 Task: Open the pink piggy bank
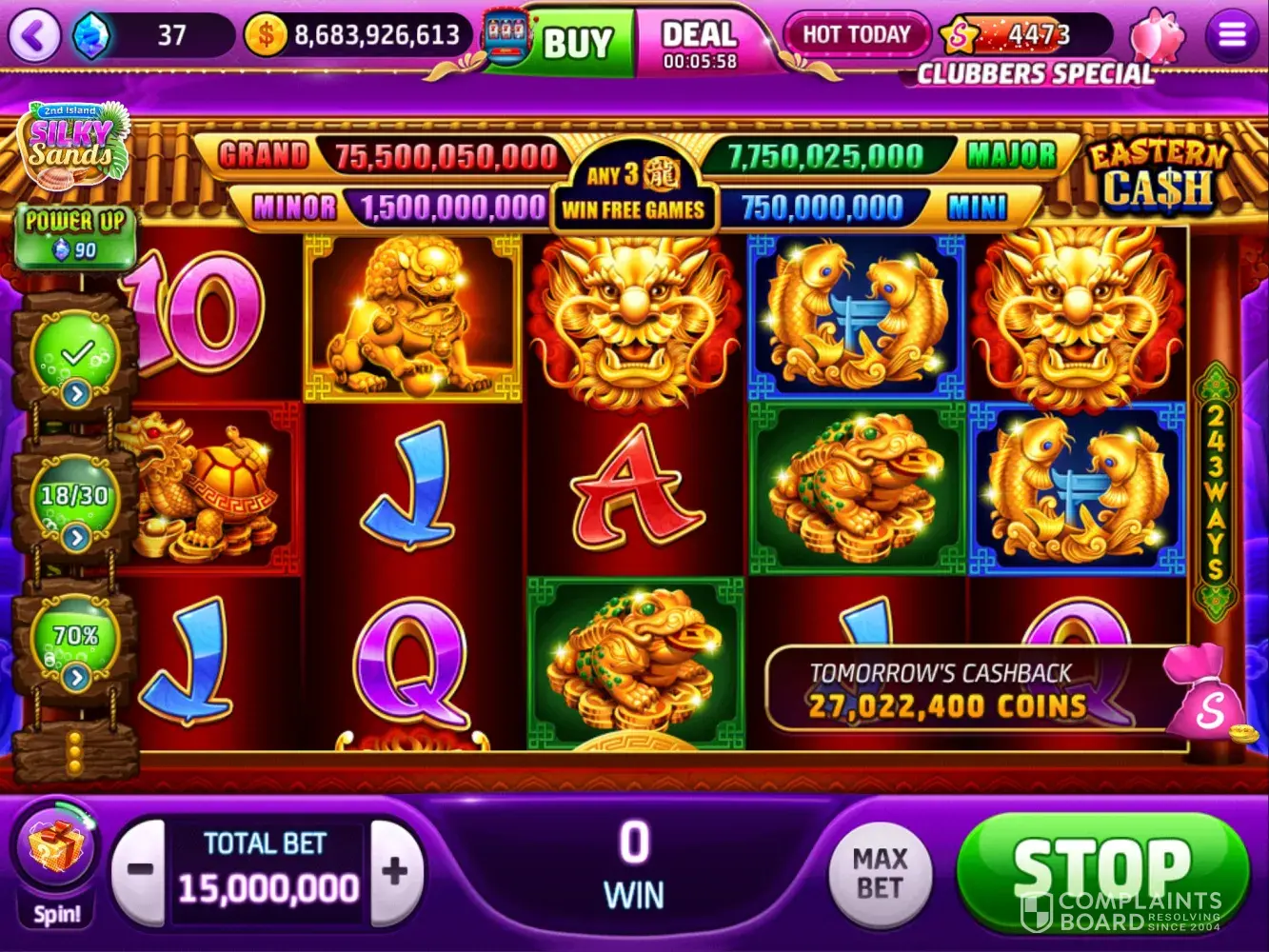tap(1157, 36)
